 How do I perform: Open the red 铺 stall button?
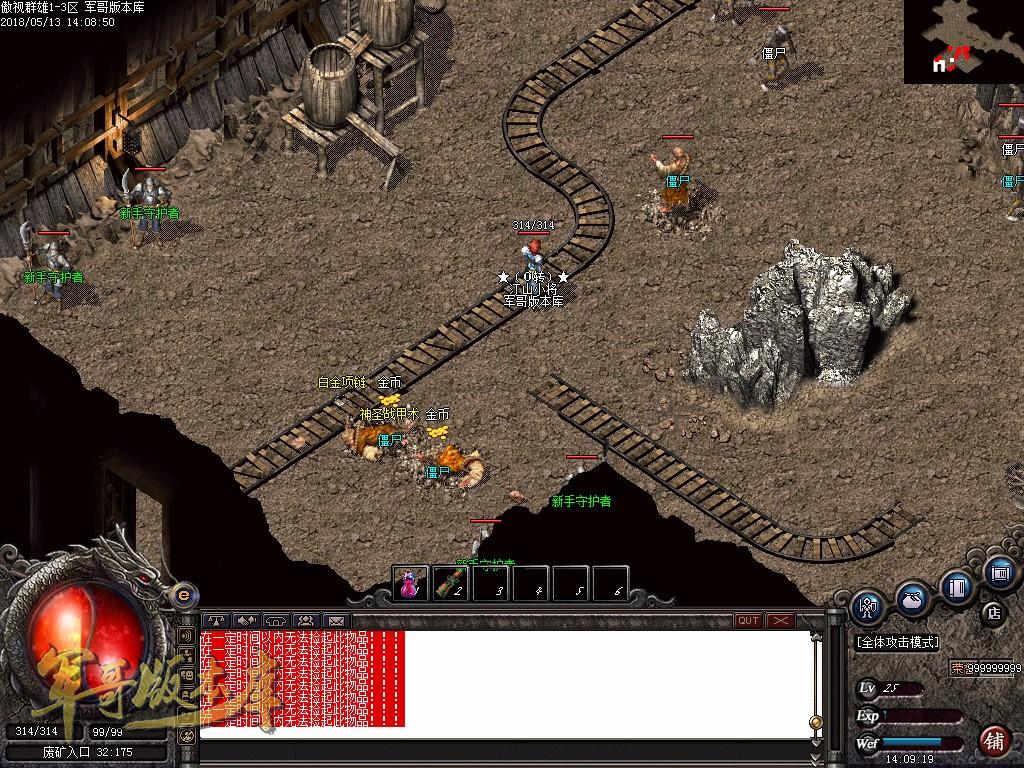[994, 740]
